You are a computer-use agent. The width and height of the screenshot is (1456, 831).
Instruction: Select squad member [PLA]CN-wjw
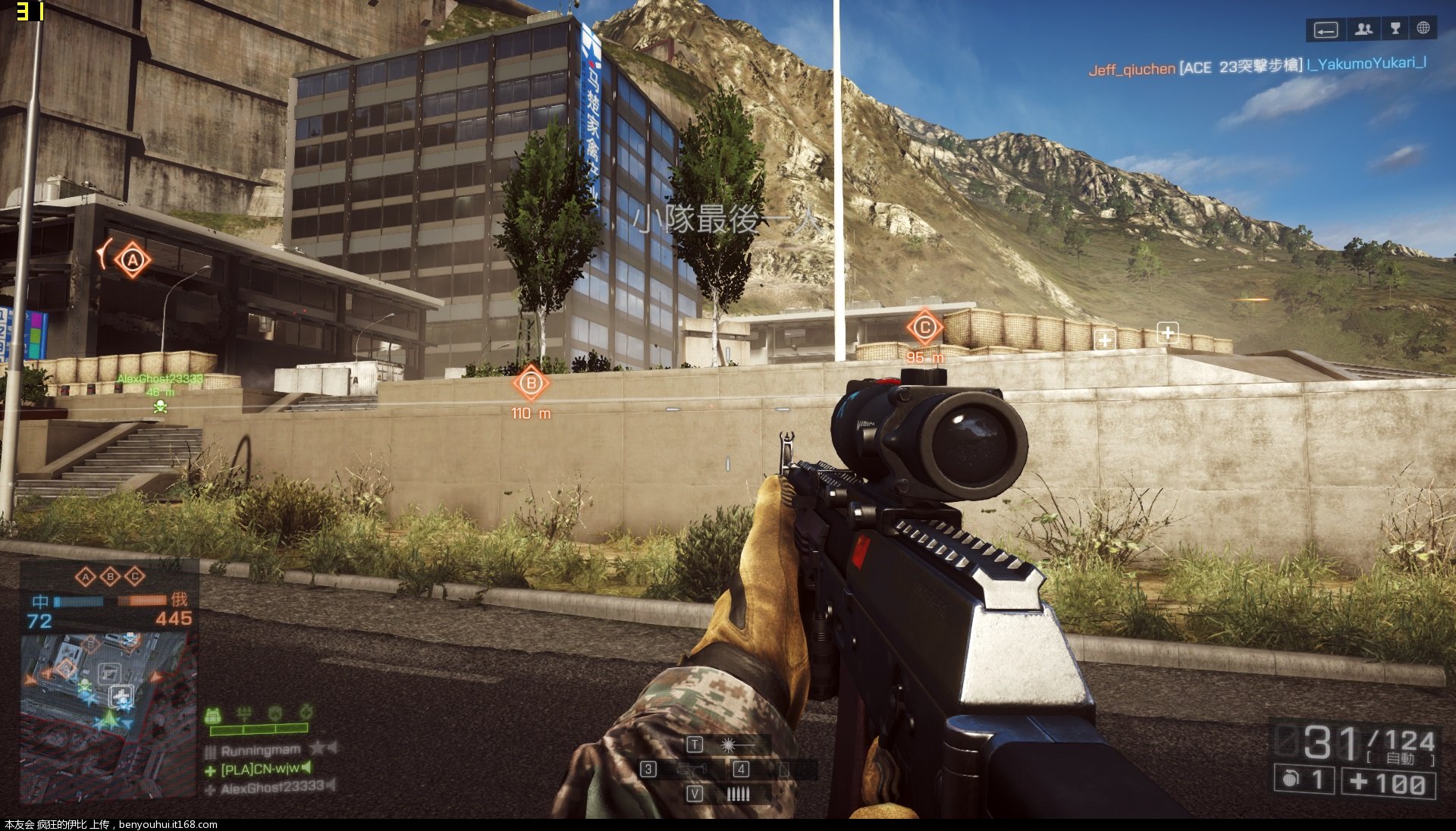[x=260, y=770]
